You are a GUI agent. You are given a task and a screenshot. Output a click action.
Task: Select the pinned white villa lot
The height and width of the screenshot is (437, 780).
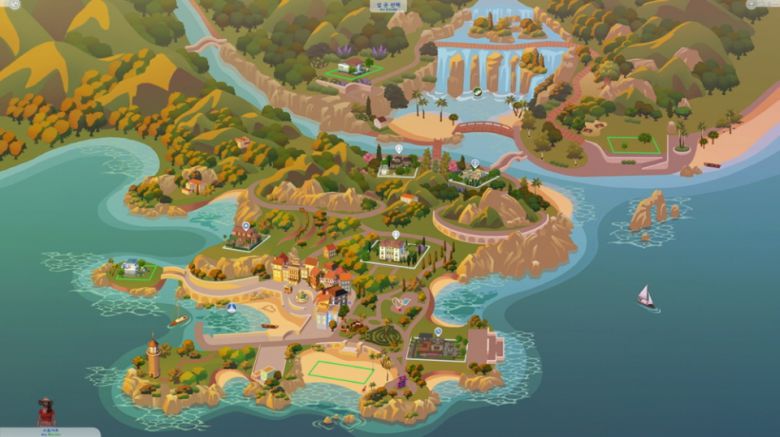point(393,249)
